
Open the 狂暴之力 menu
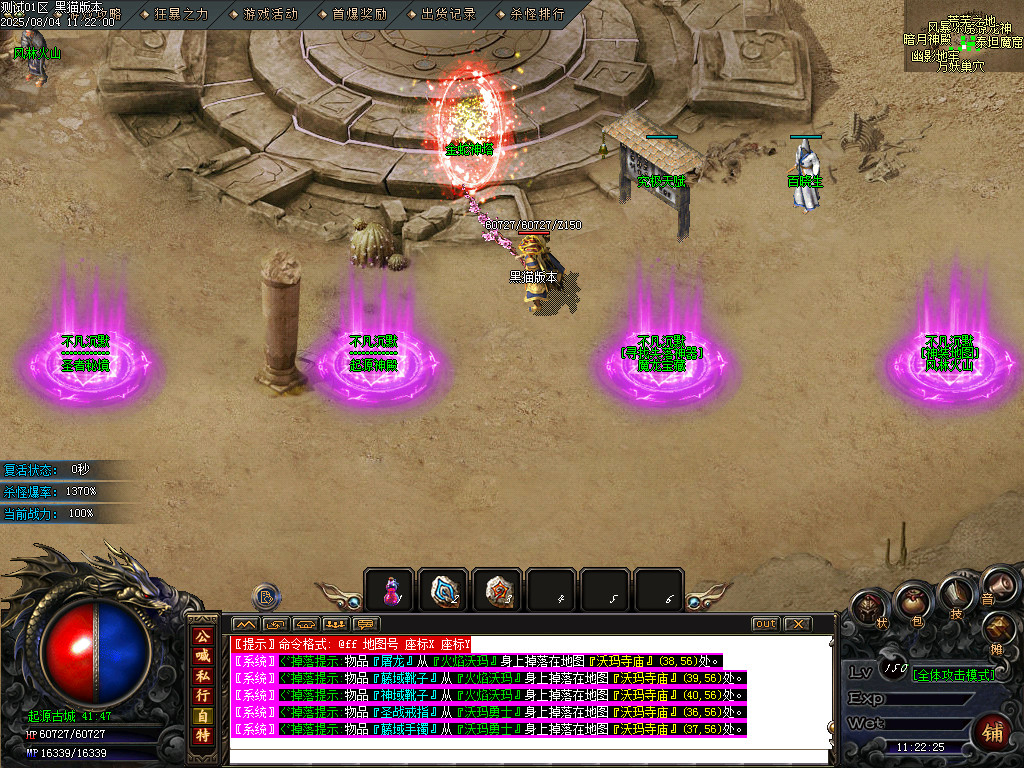point(180,14)
